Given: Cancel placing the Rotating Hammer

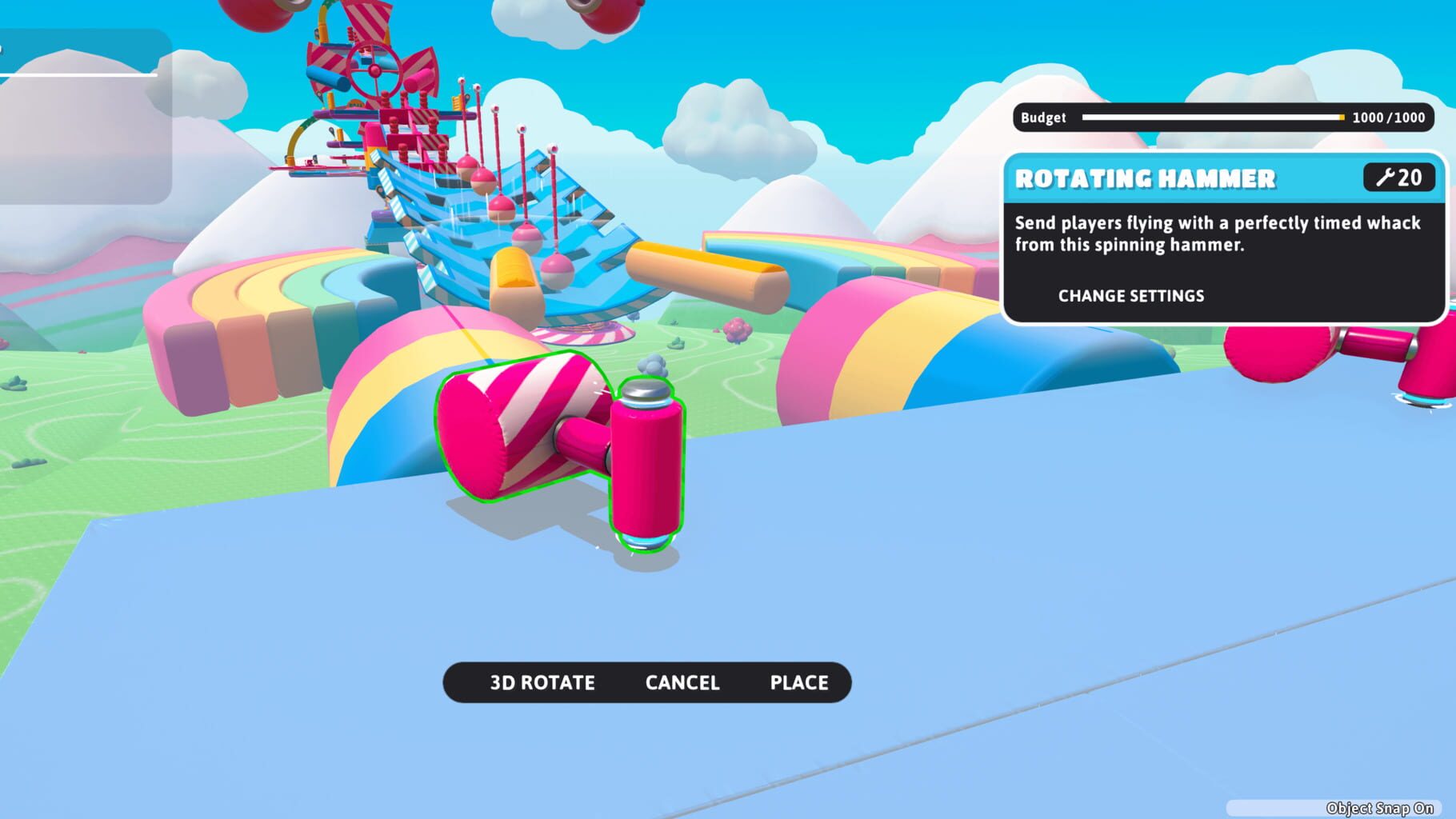Looking at the screenshot, I should (681, 683).
